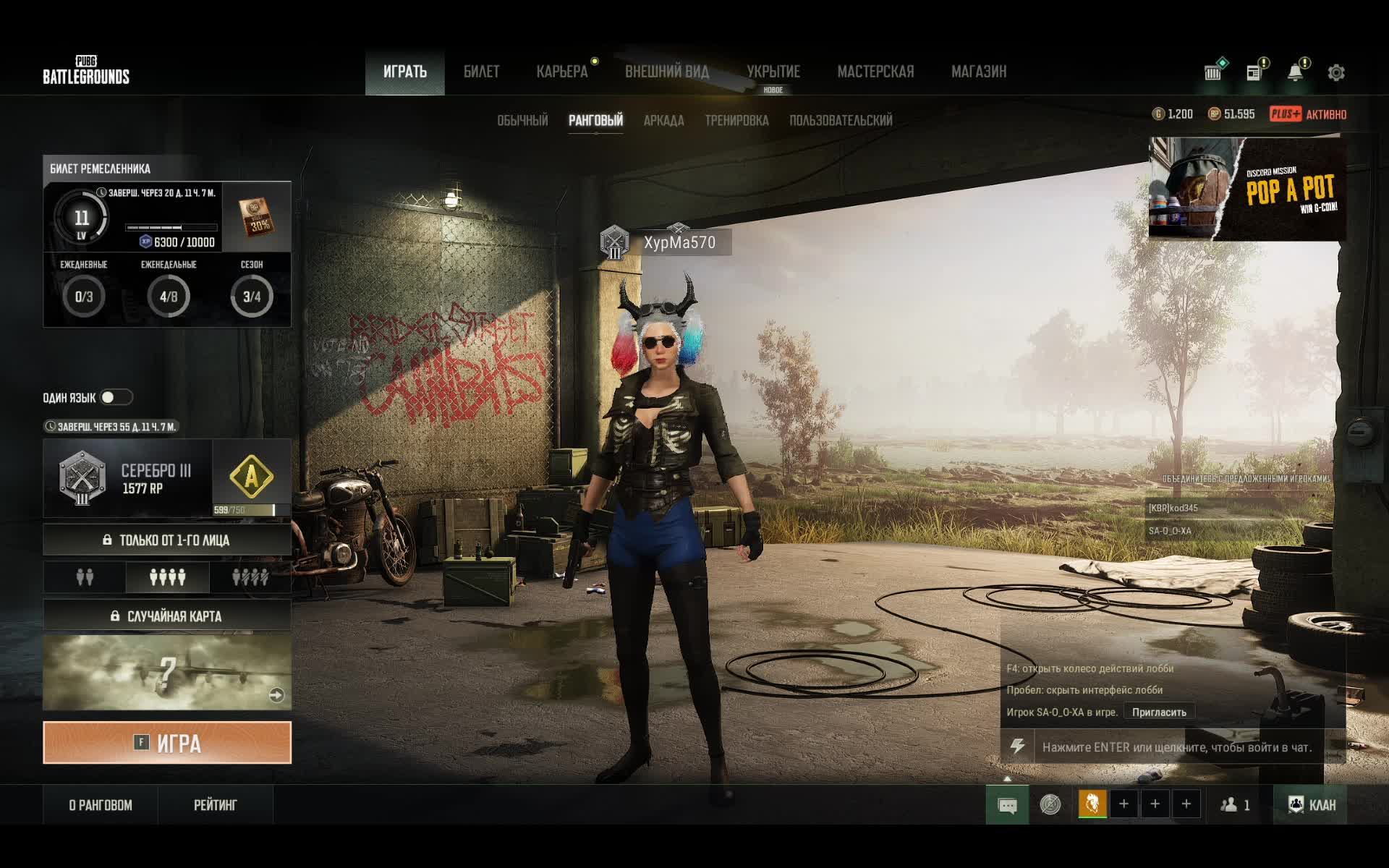Screen dimensions: 1389x868
Task: Switch to the КАРЬЕРА tab
Action: pyautogui.click(x=562, y=72)
